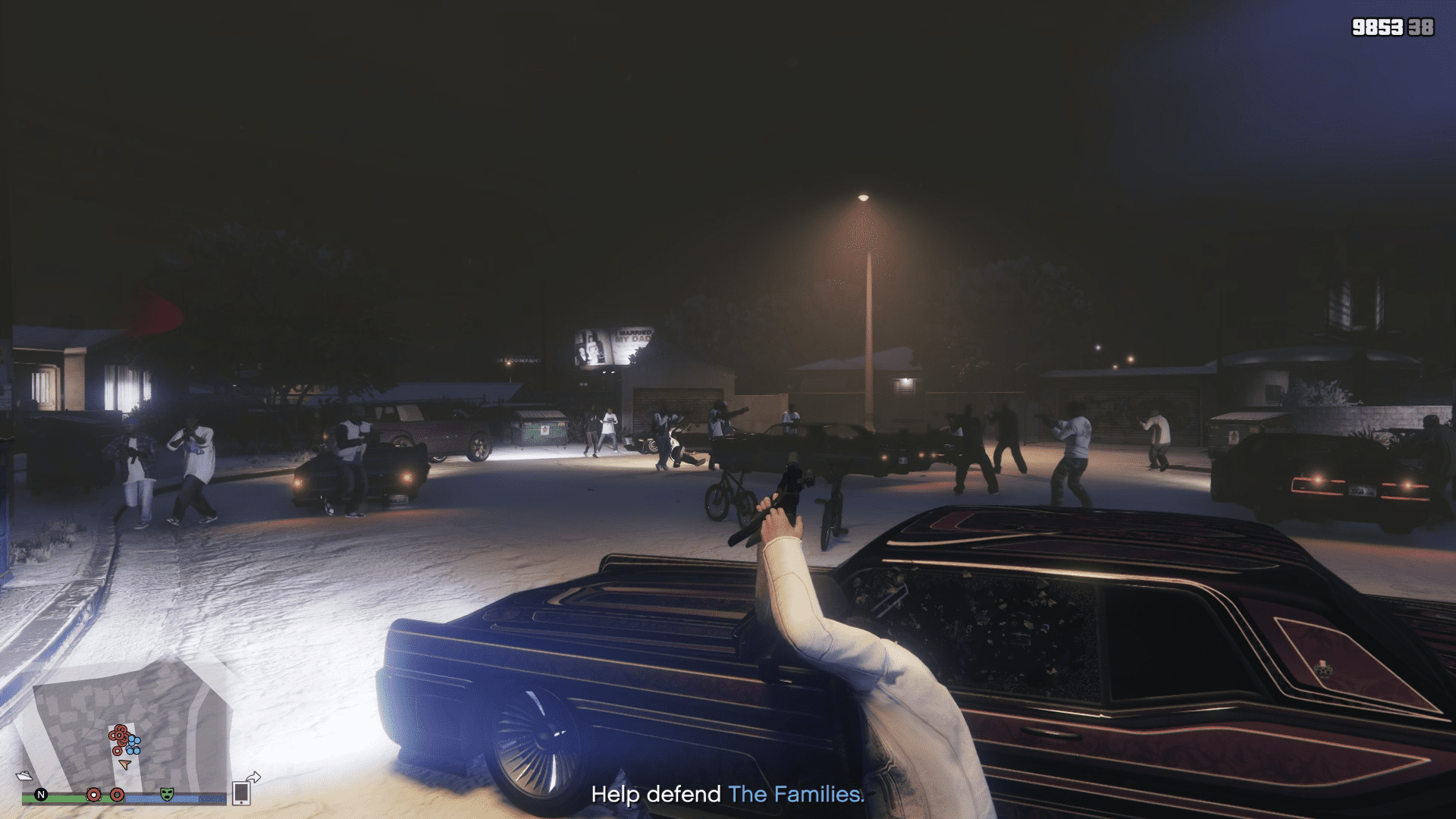Toggle the first red ring icon on the minimap bar
The height and width of the screenshot is (819, 1456).
(x=95, y=795)
